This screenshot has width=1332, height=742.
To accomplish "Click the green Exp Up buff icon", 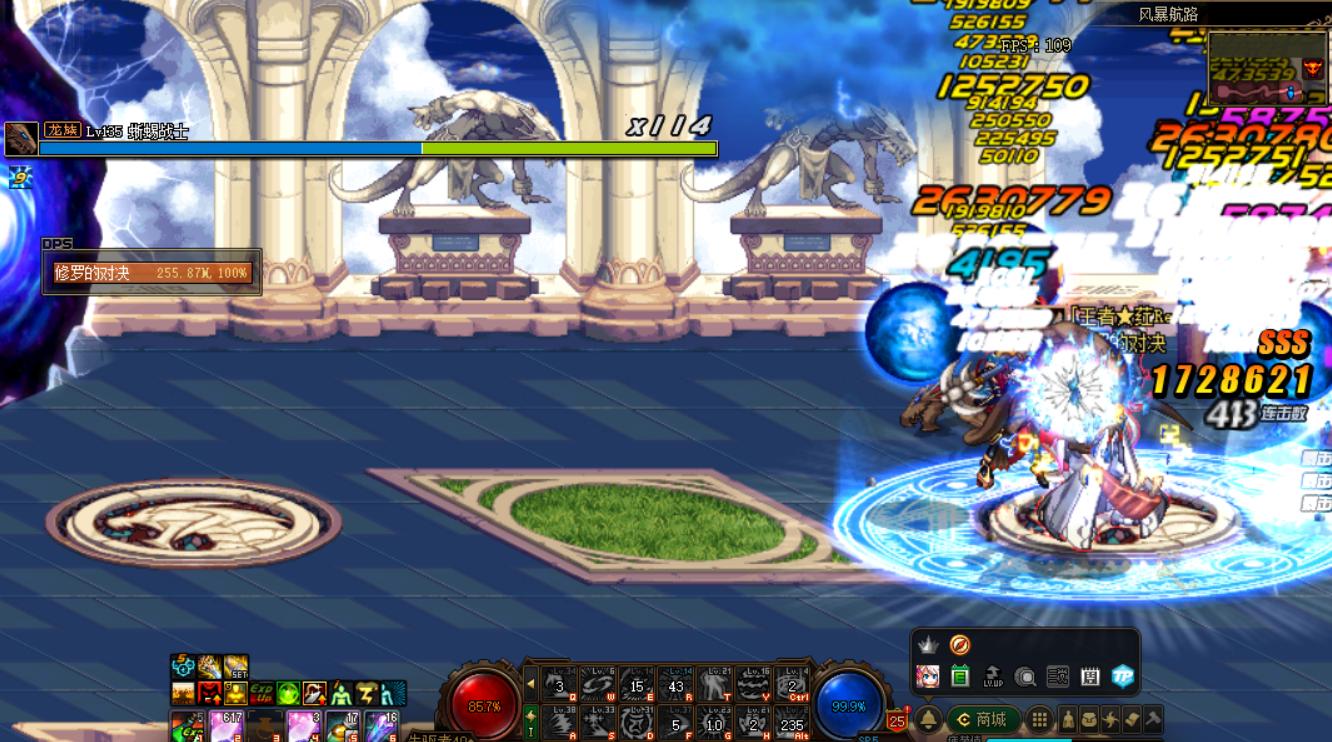I will pyautogui.click(x=262, y=692).
